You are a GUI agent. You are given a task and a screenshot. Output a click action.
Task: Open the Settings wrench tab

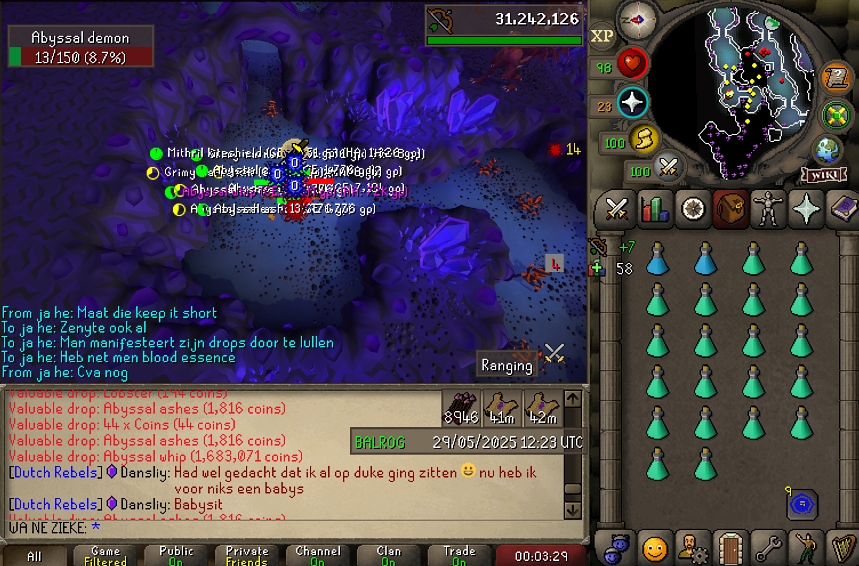pos(767,548)
